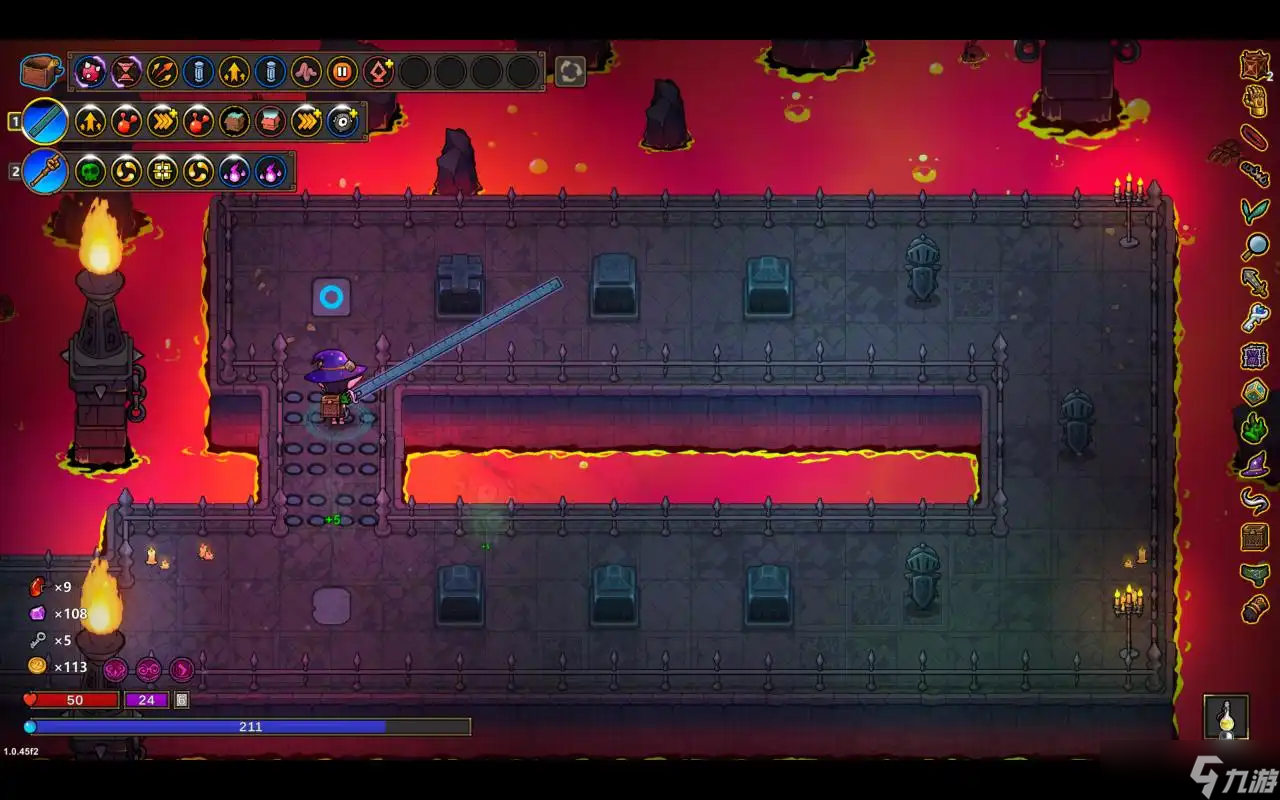Viewport: 1280px width, 800px height.
Task: Select the green leaf sprout relic
Action: [1254, 209]
